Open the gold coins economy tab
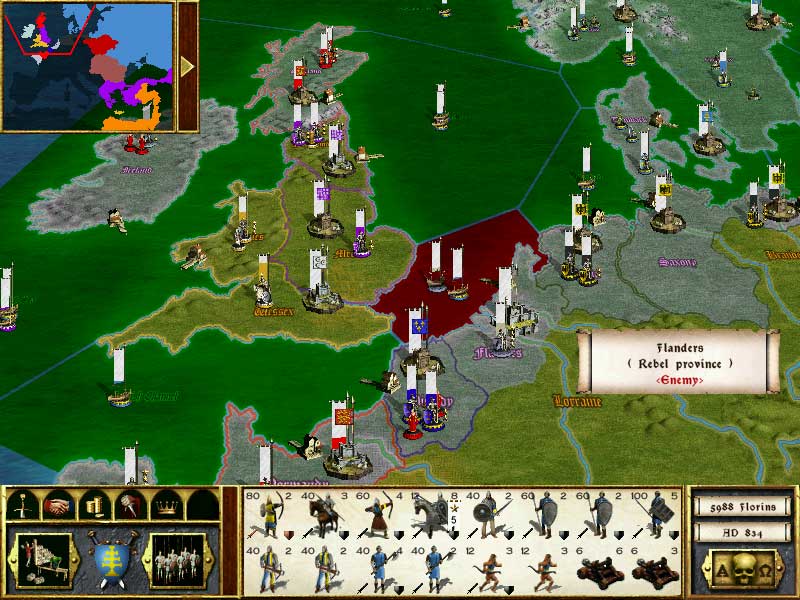This screenshot has height=600, width=800. pyautogui.click(x=94, y=506)
